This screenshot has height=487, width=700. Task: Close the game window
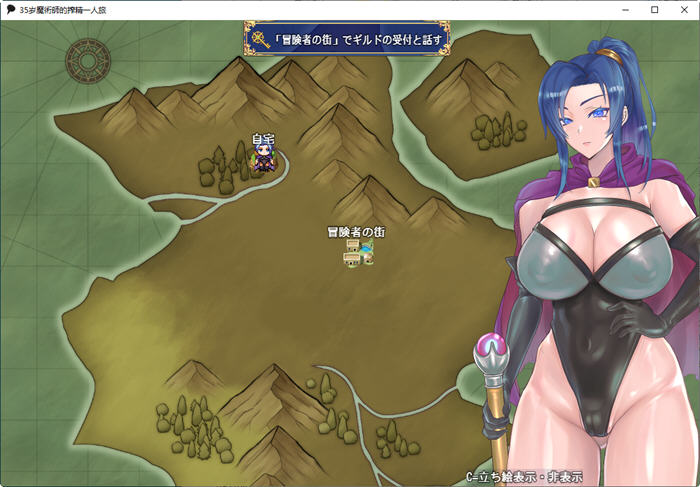coord(682,9)
